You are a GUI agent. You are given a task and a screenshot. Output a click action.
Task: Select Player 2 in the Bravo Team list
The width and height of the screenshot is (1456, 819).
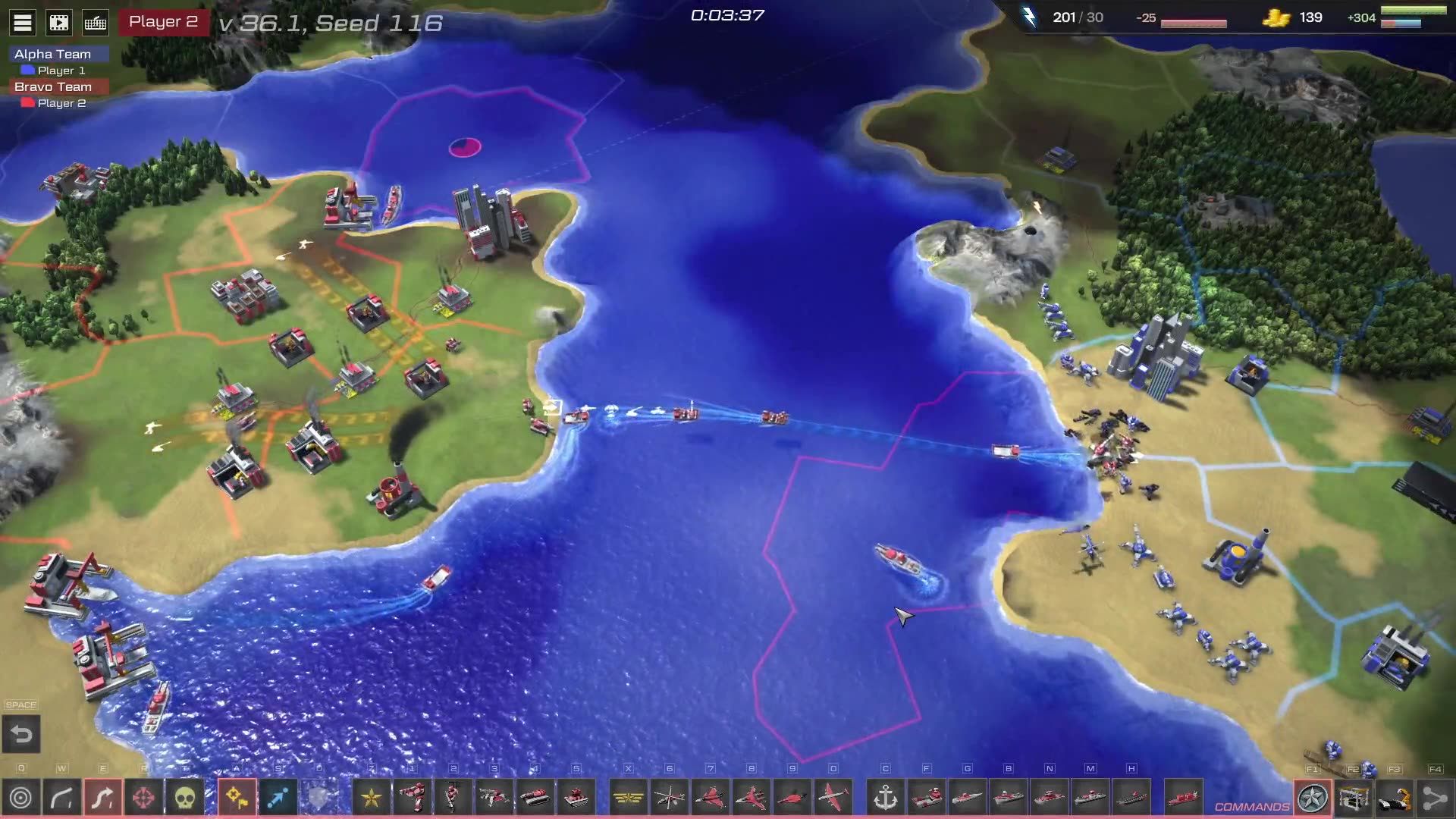pyautogui.click(x=61, y=103)
